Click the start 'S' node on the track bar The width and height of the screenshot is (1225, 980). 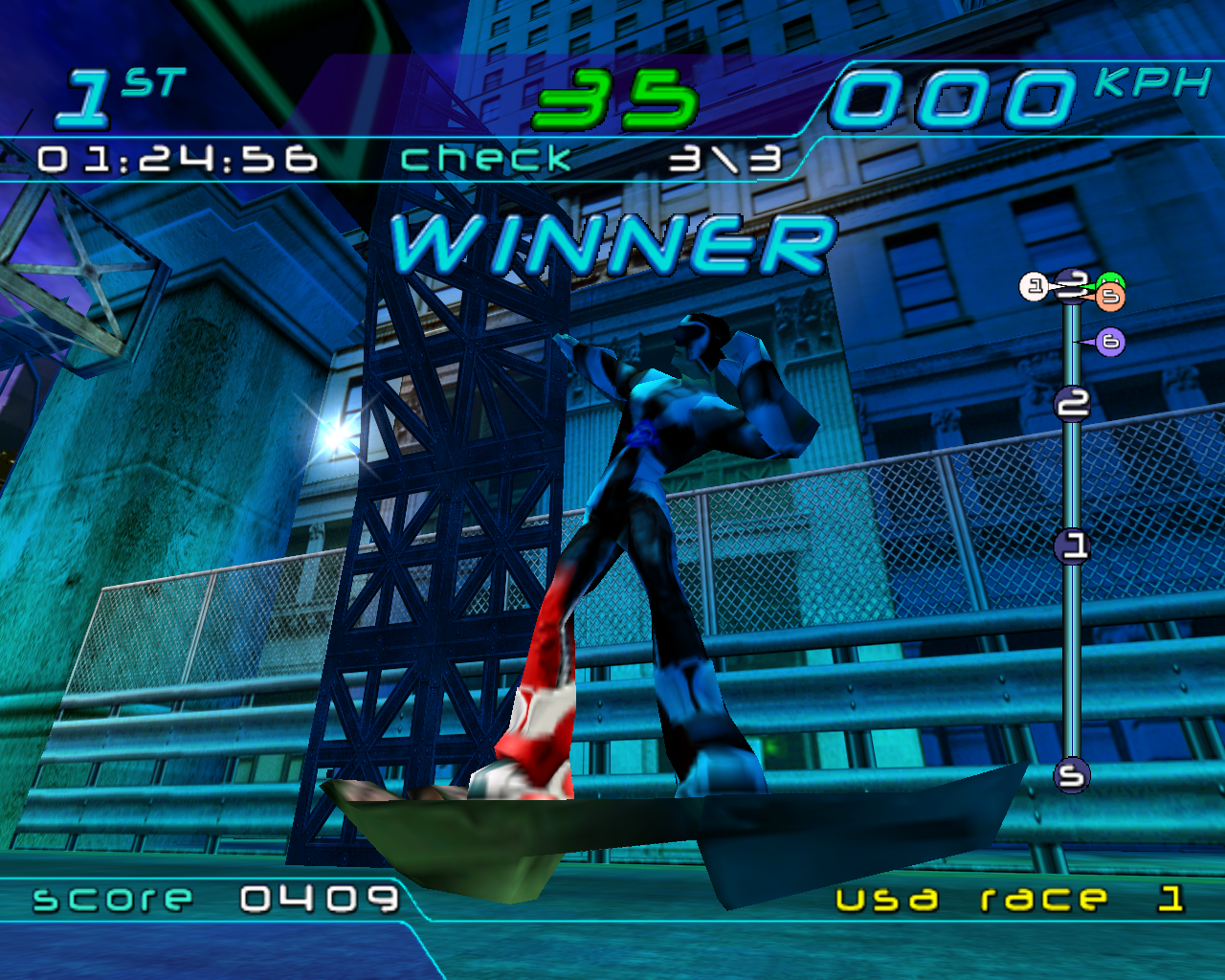1072,775
